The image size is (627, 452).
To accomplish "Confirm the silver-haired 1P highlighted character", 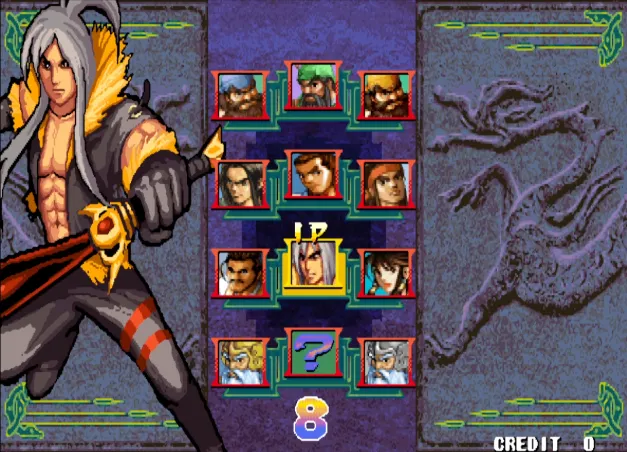I will pyautogui.click(x=313, y=265).
